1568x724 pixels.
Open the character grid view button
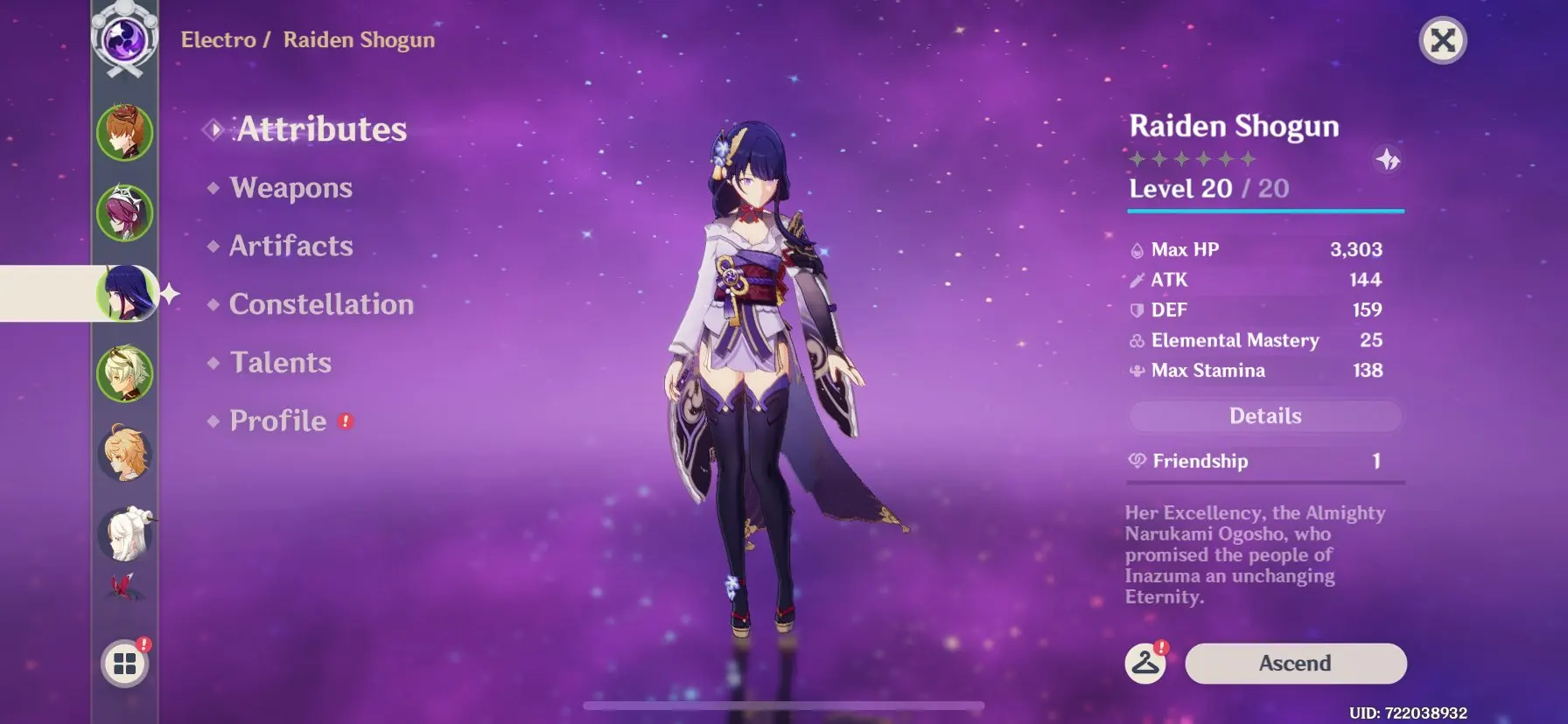tap(125, 664)
